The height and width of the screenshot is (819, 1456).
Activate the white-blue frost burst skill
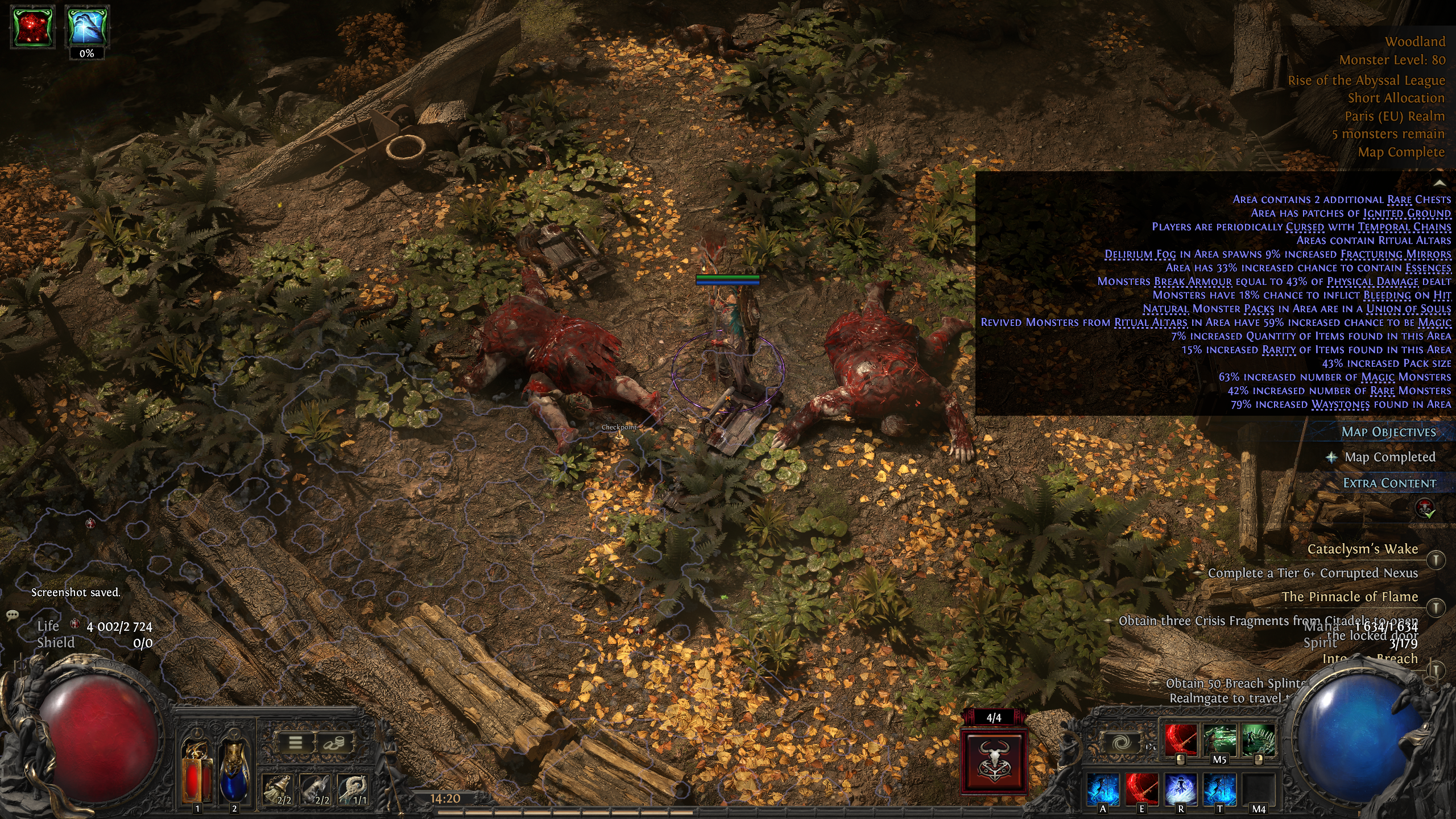[1180, 791]
